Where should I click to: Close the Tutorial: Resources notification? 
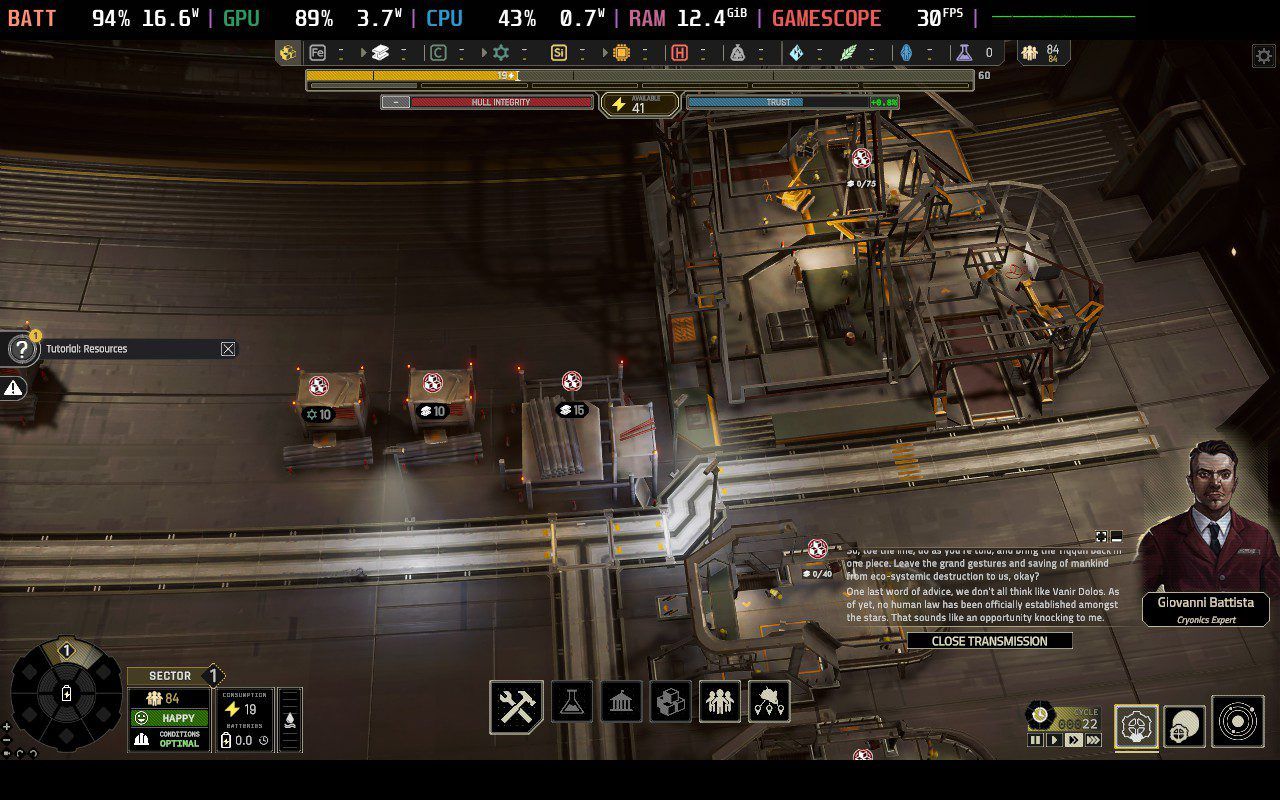click(x=228, y=349)
